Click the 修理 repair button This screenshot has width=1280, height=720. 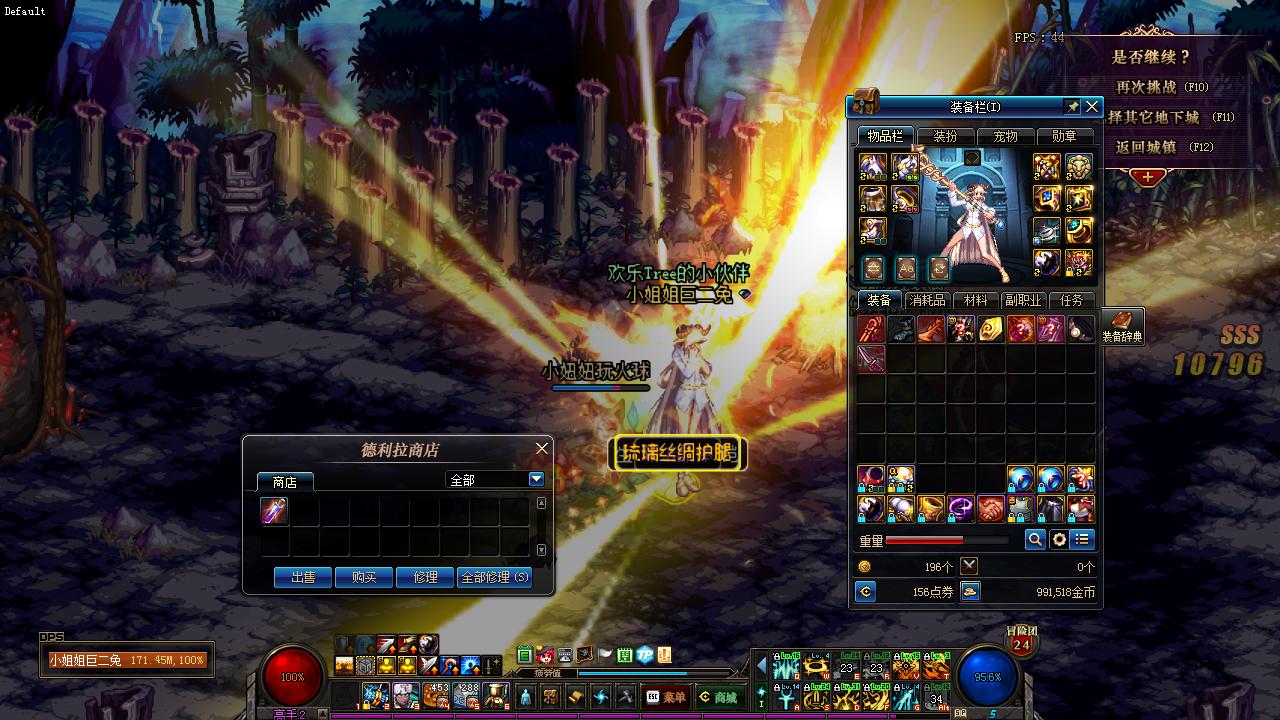(x=425, y=577)
